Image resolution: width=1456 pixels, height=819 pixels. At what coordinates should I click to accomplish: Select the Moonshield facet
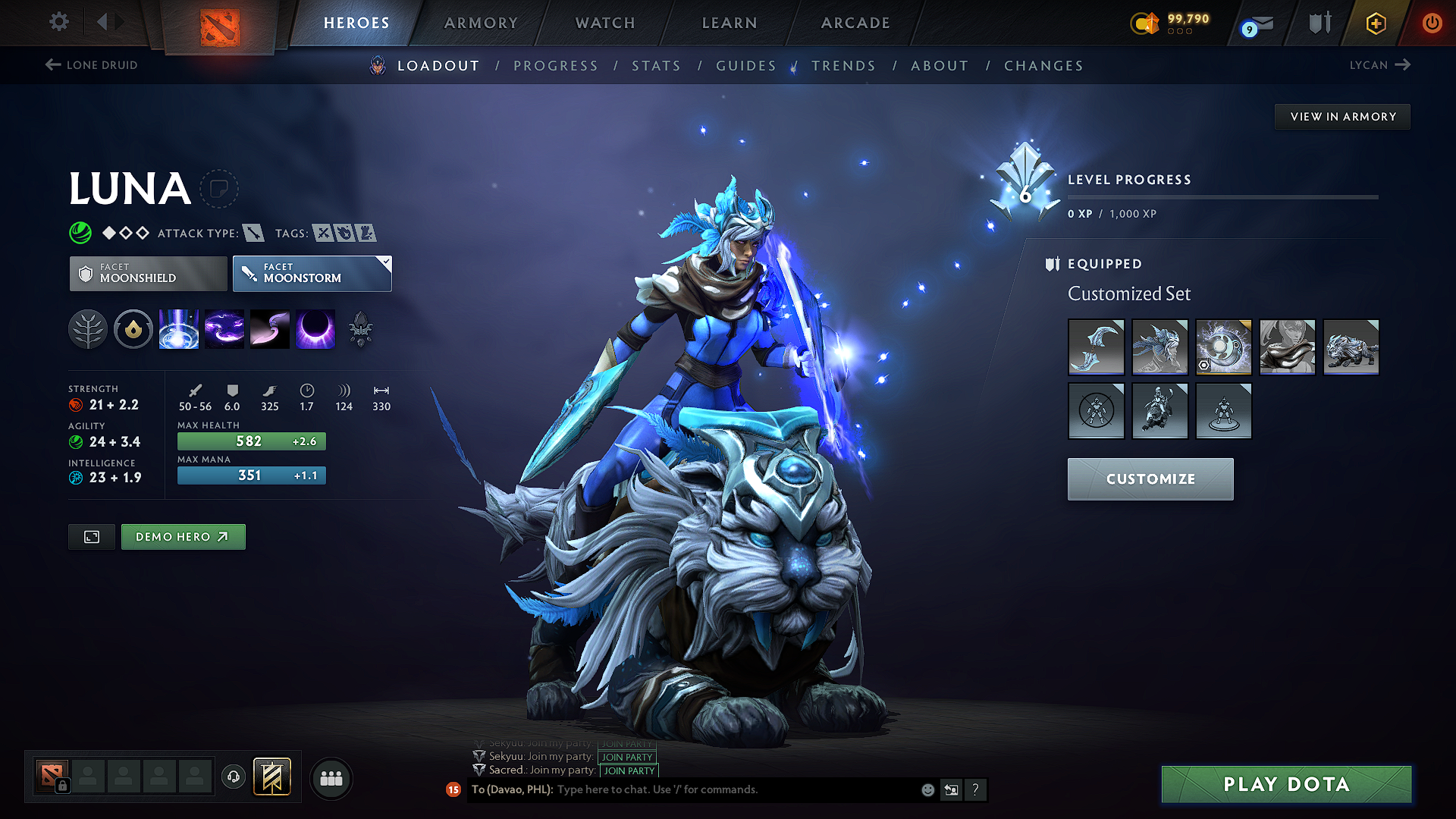pyautogui.click(x=147, y=273)
